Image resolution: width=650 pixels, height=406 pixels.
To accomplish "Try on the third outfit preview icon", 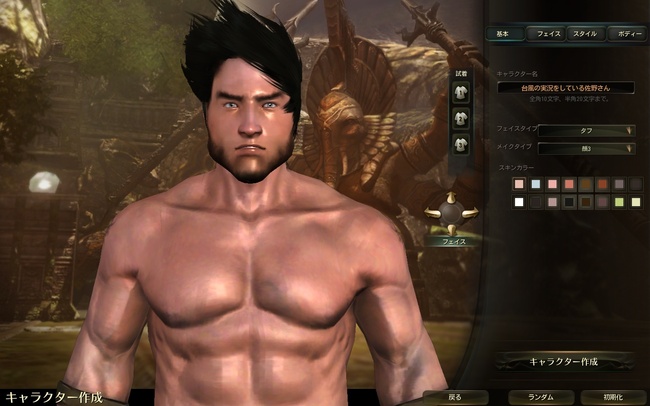I will click(461, 146).
